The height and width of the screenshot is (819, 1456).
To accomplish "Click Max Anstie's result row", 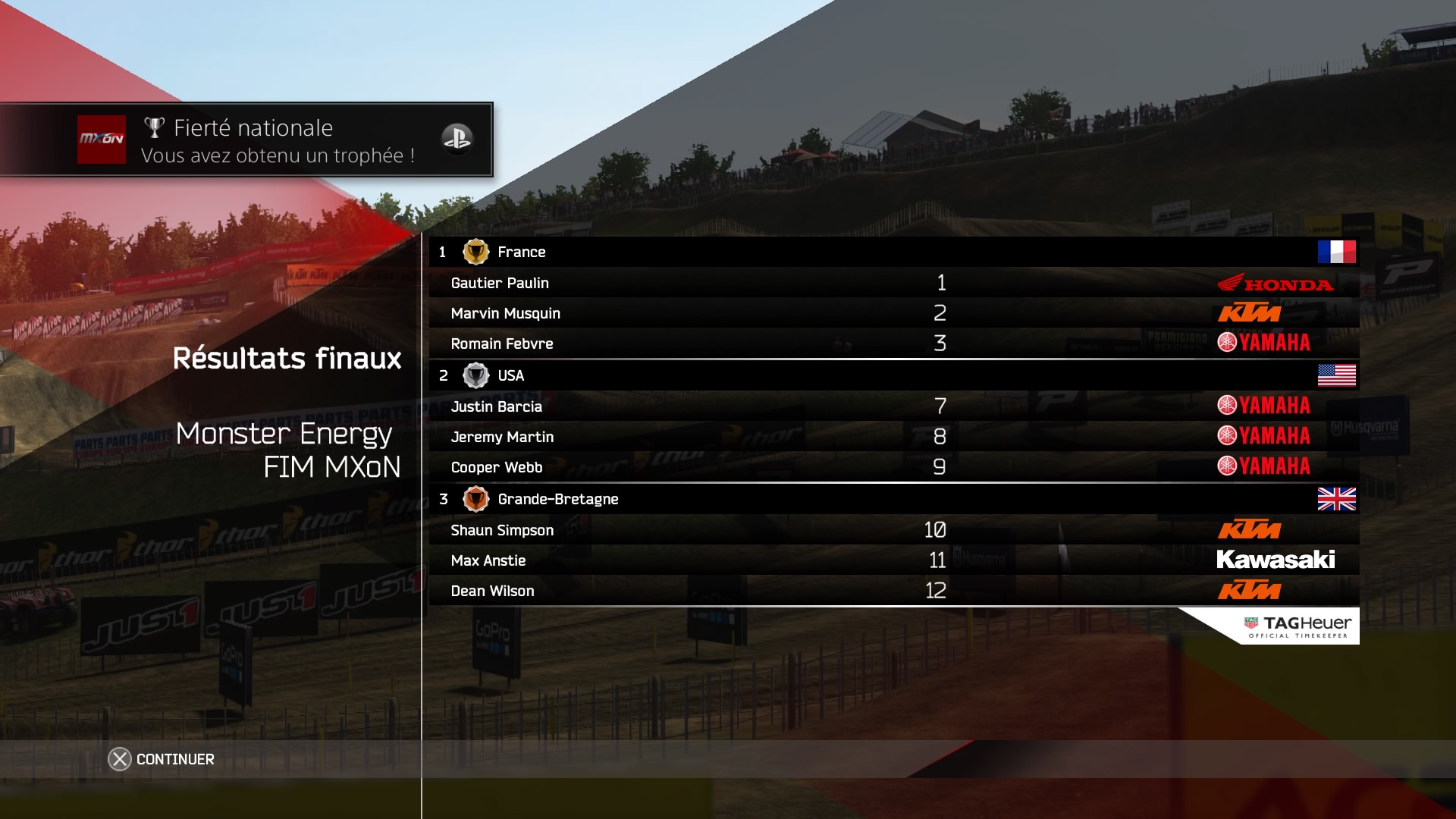I will [893, 560].
